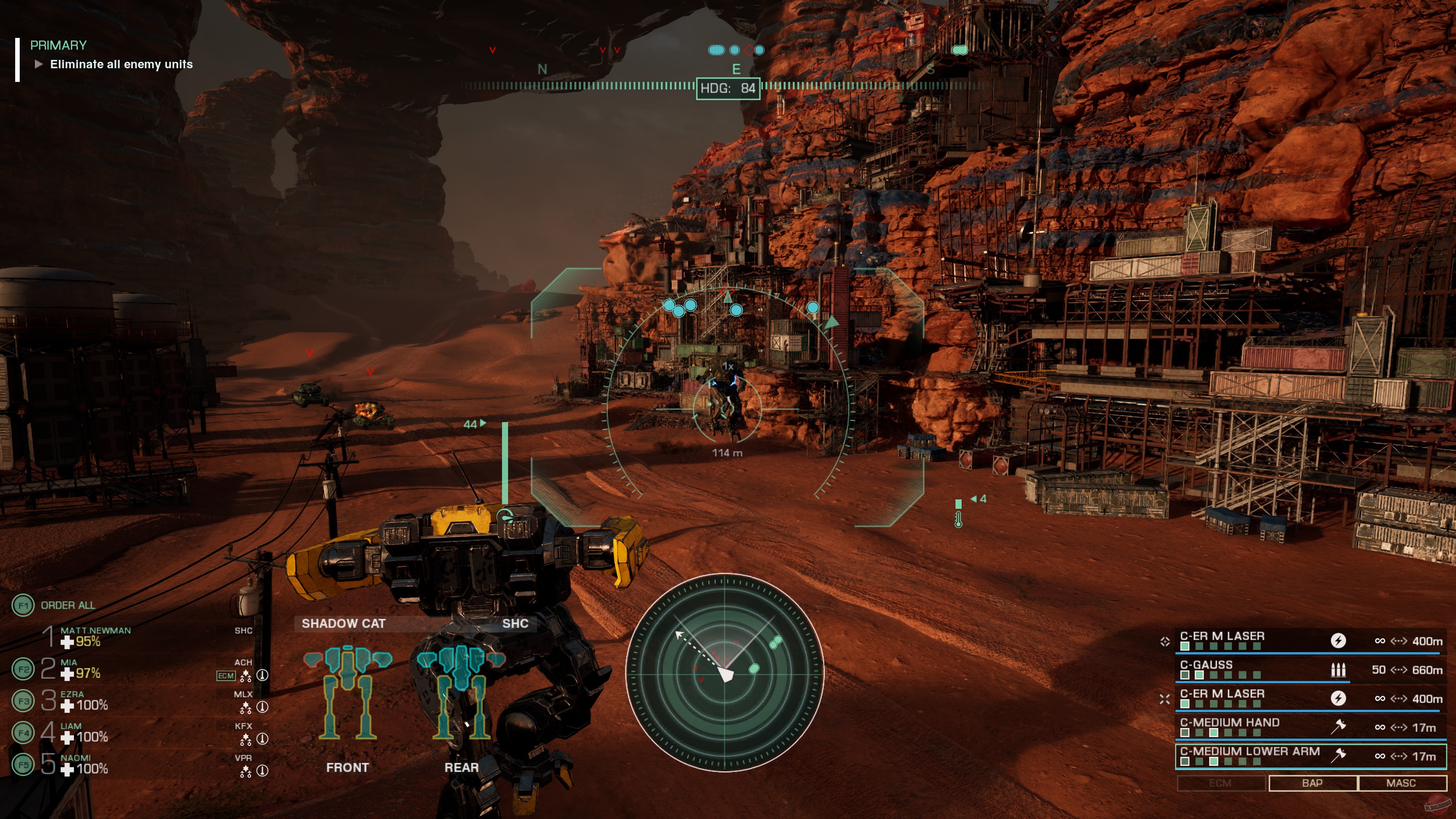Toggle the ECM indicator on MIA's lance entry
Viewport: 1456px width, 819px height.
point(227,675)
